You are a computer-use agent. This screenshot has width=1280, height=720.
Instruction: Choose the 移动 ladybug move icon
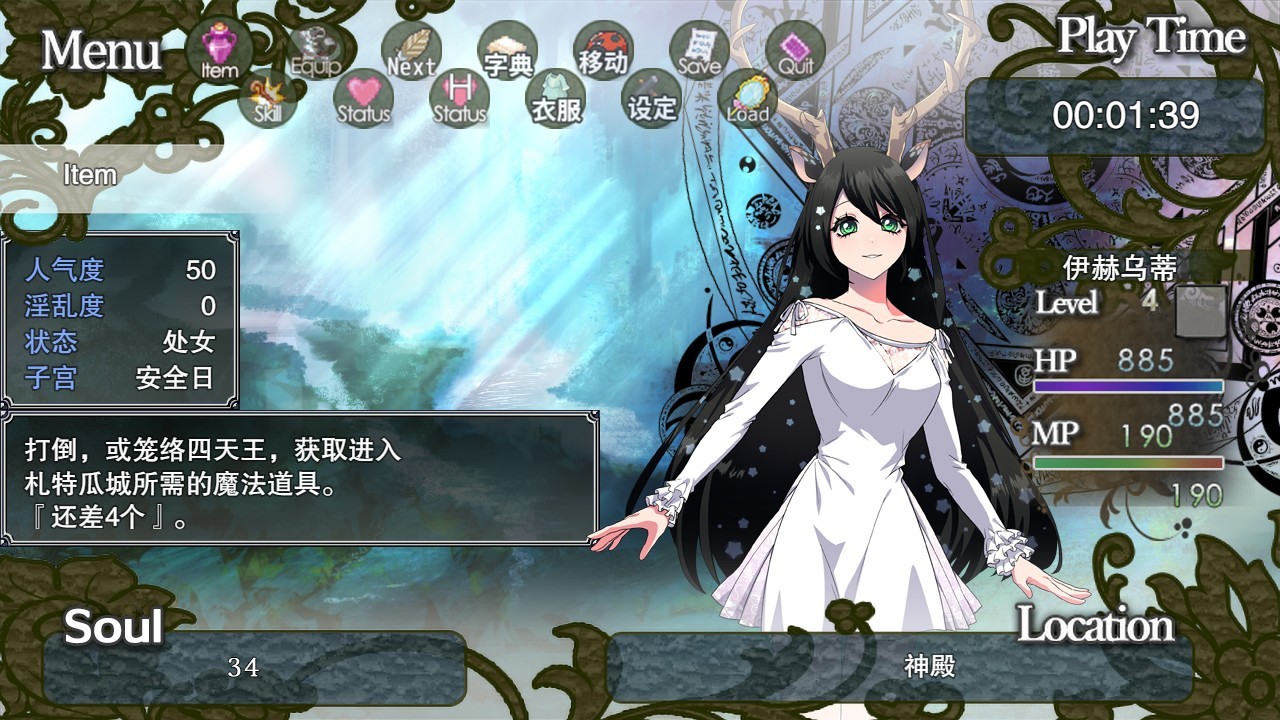click(x=603, y=50)
